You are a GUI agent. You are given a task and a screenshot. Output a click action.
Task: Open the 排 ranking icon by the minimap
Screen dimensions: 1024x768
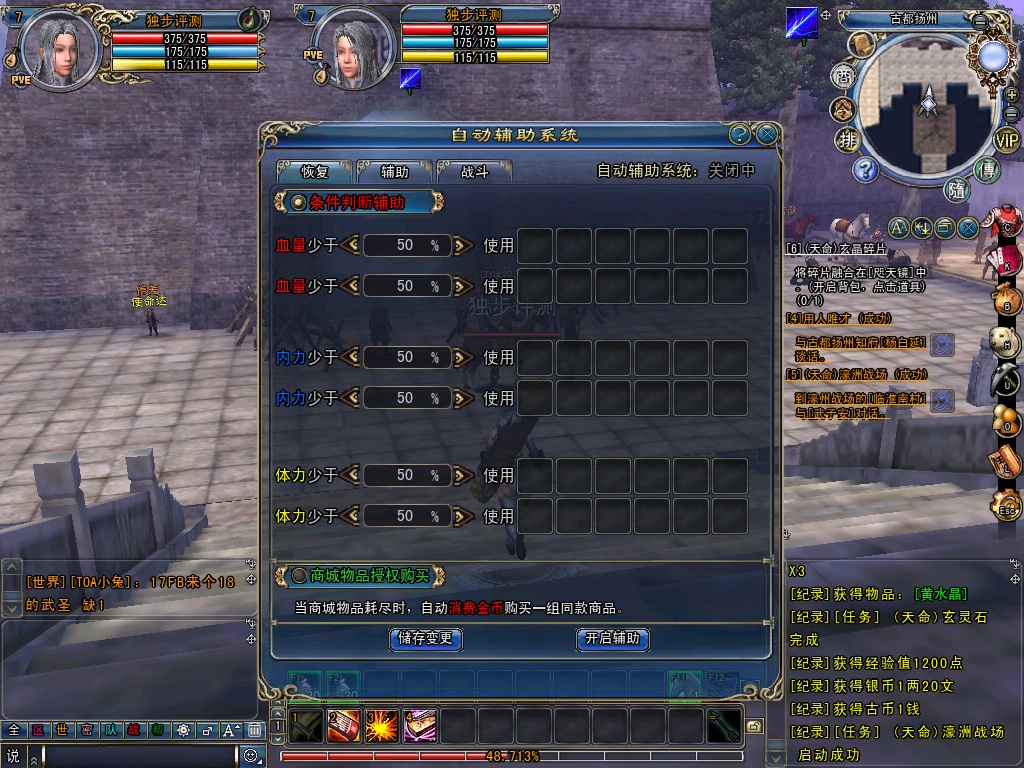[x=848, y=139]
